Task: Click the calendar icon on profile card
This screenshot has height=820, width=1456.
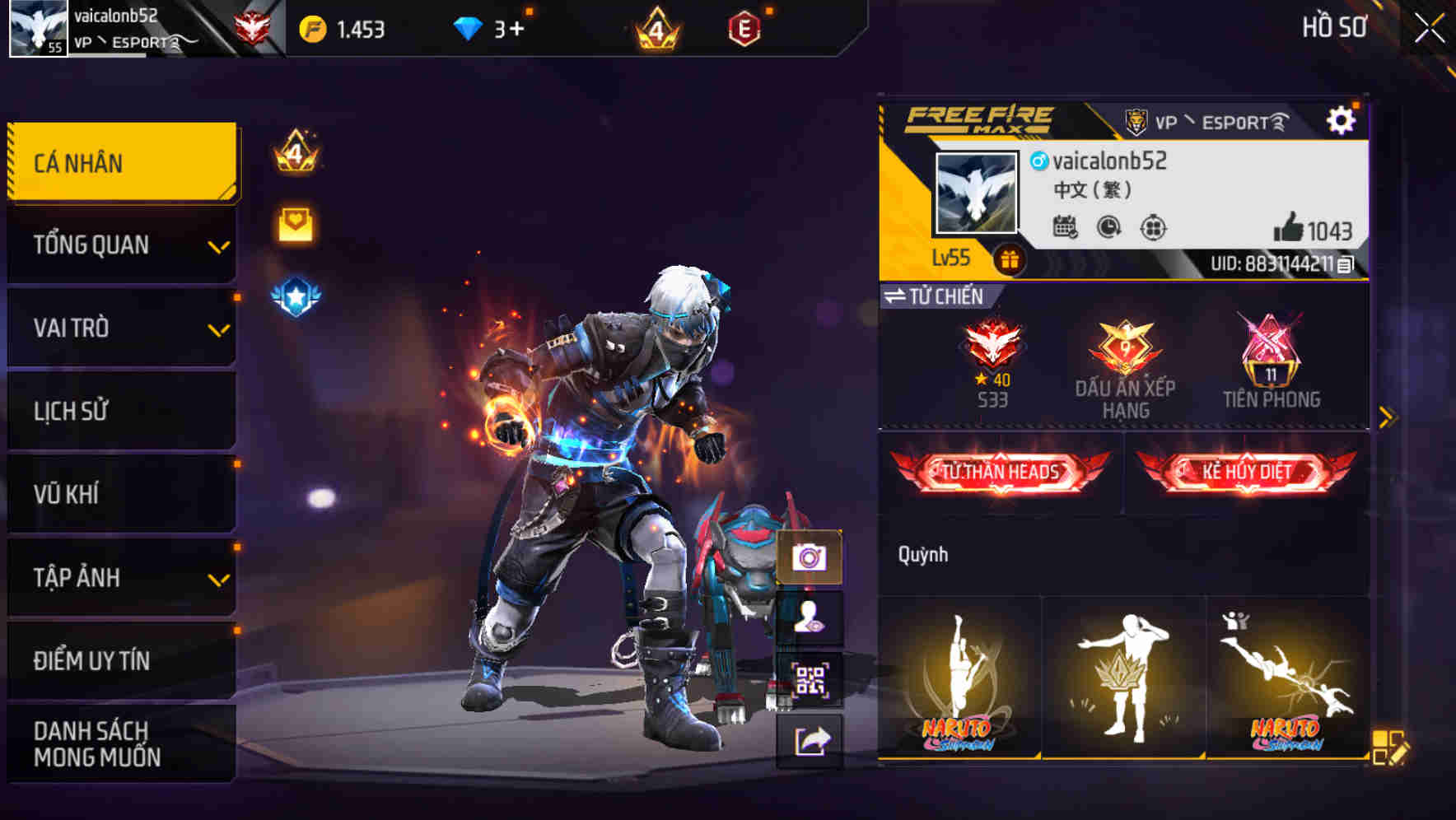Action: tap(1066, 228)
